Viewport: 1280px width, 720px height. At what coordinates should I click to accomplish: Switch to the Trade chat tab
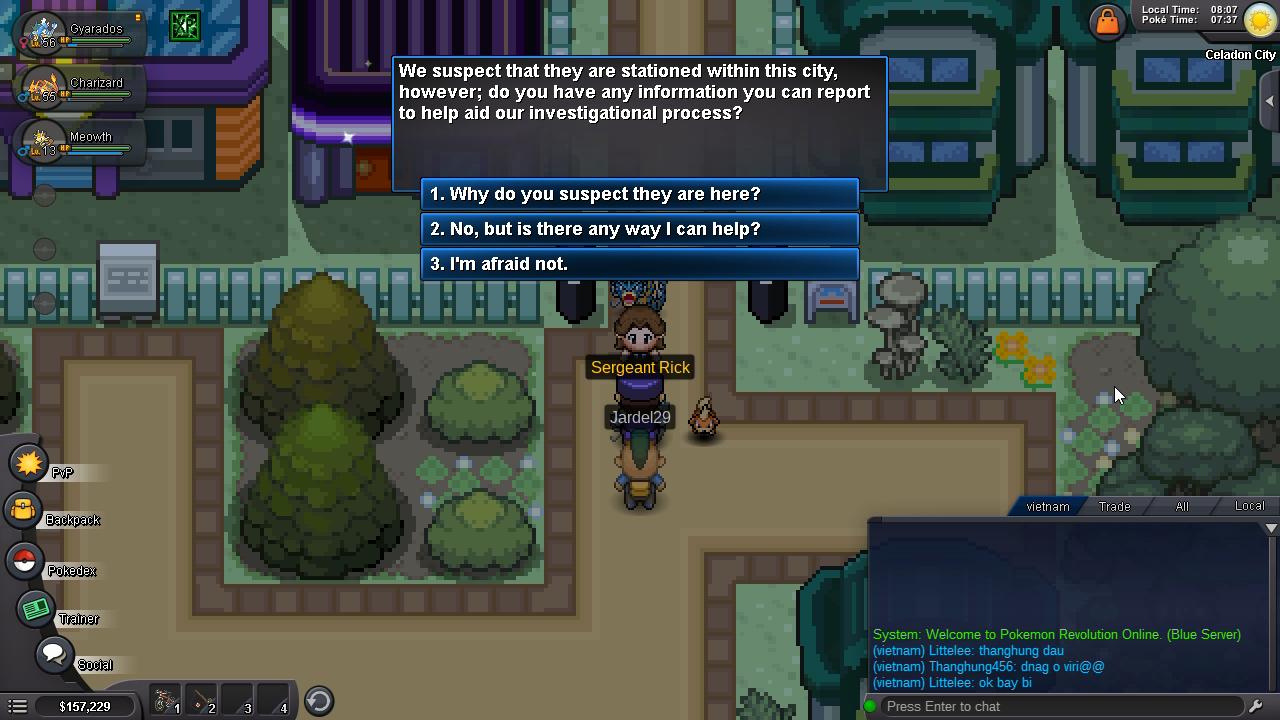(1113, 506)
